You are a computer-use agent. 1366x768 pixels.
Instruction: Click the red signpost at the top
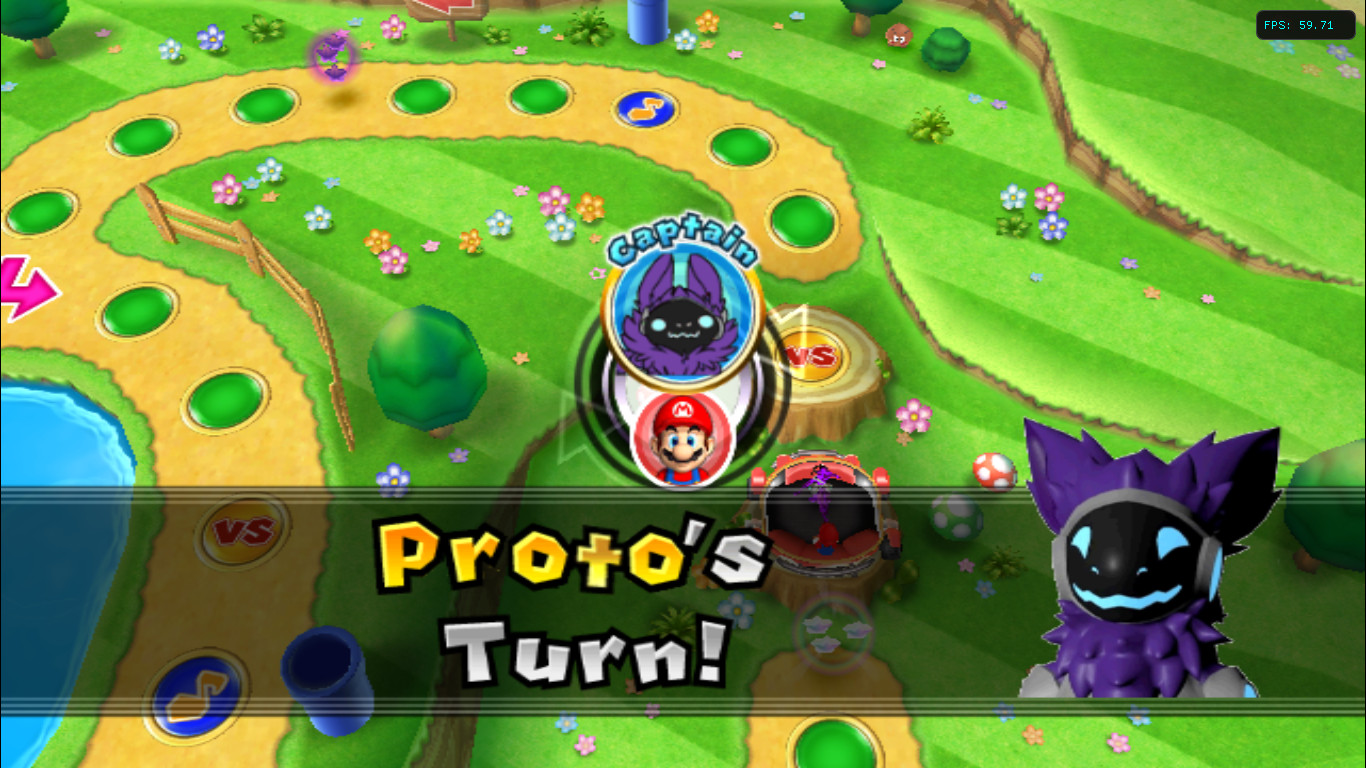click(x=450, y=12)
